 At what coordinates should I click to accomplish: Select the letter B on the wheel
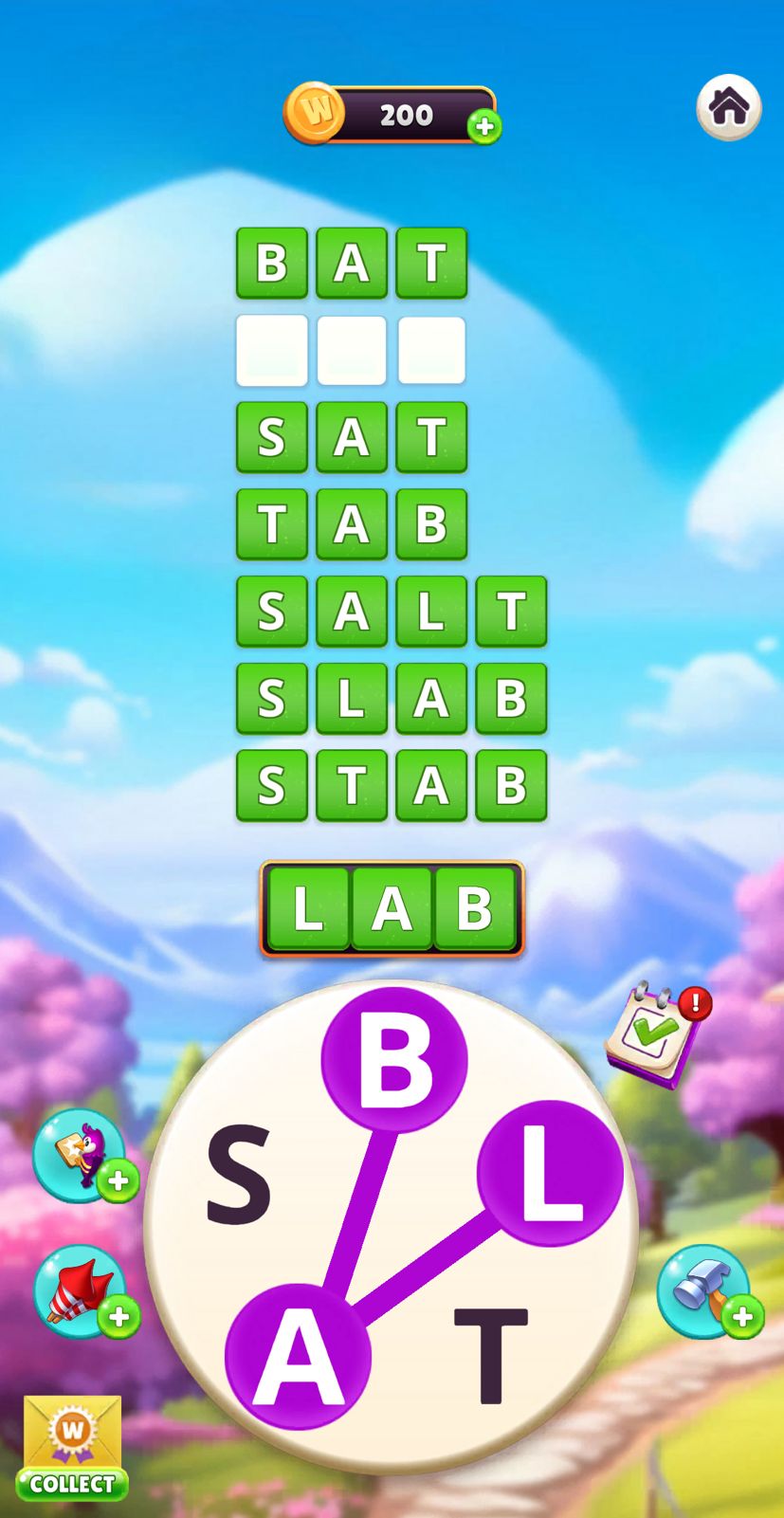tap(393, 1058)
